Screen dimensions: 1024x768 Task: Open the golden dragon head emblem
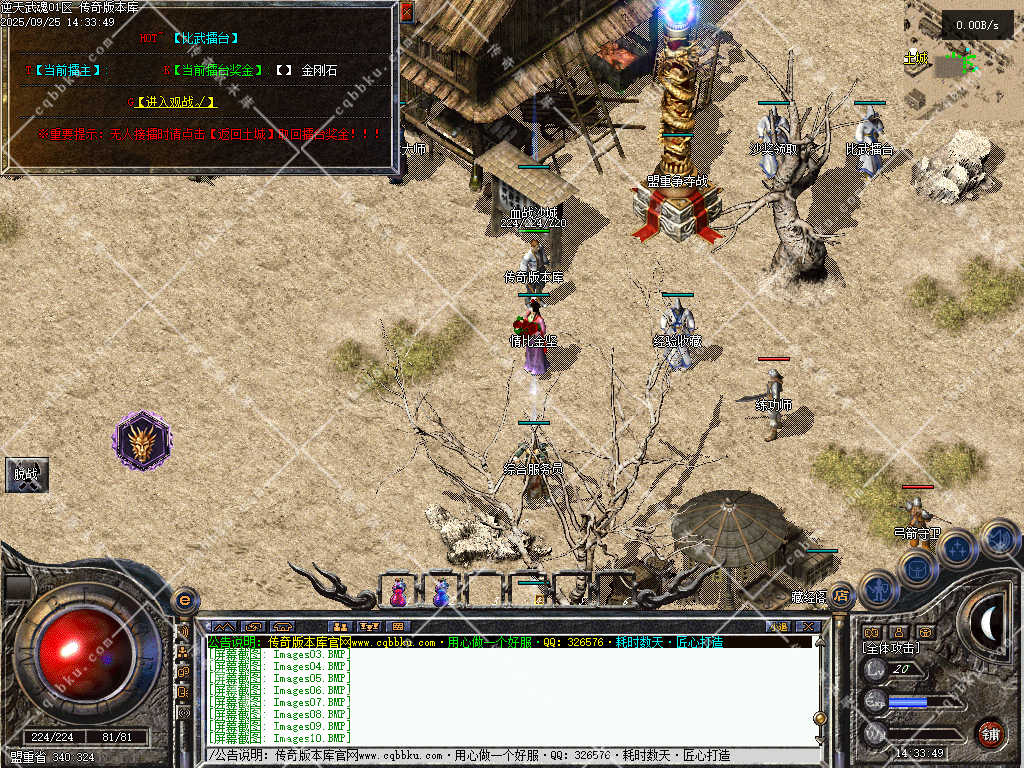point(142,440)
